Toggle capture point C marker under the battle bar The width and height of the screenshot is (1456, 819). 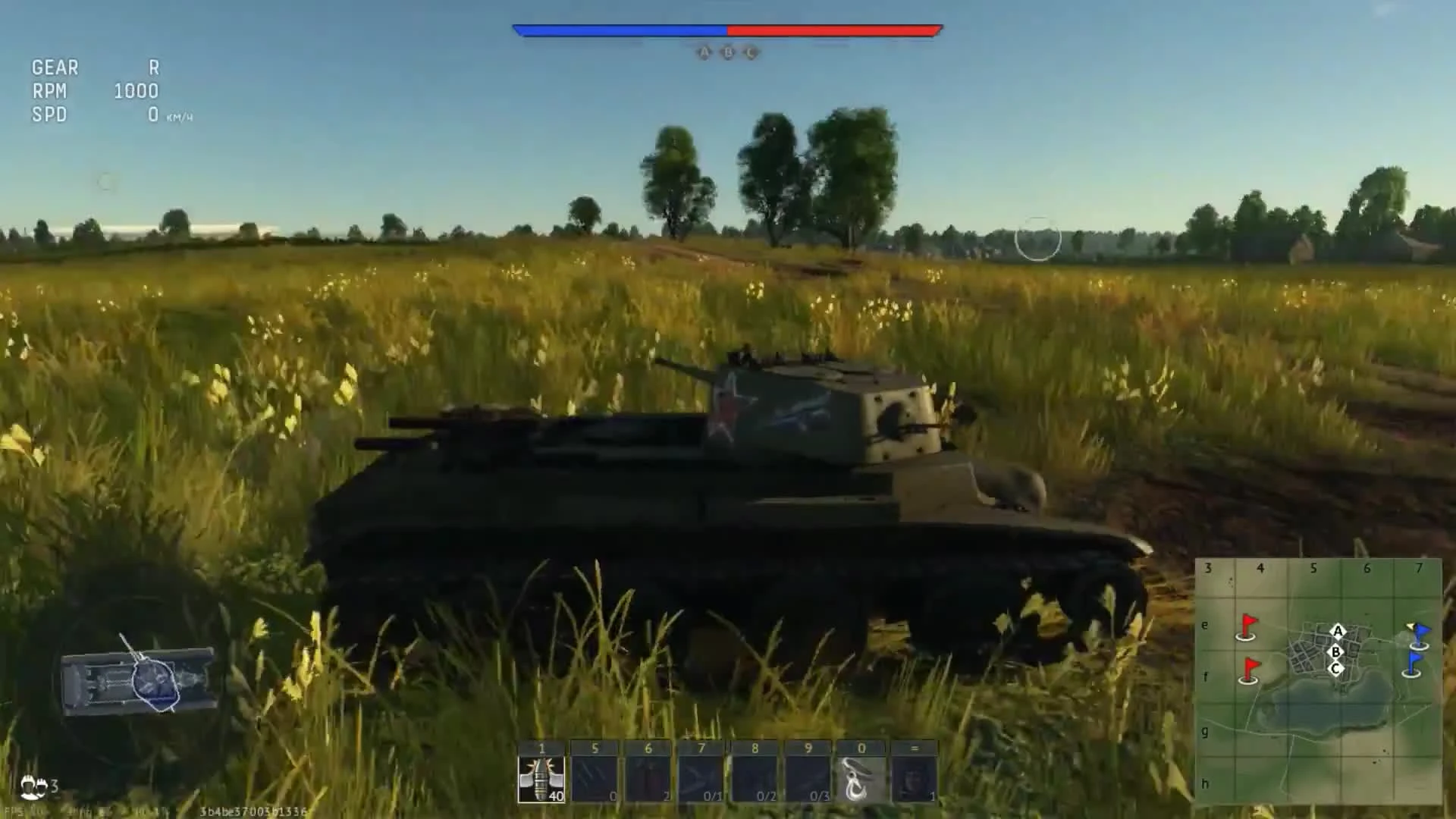tap(750, 52)
